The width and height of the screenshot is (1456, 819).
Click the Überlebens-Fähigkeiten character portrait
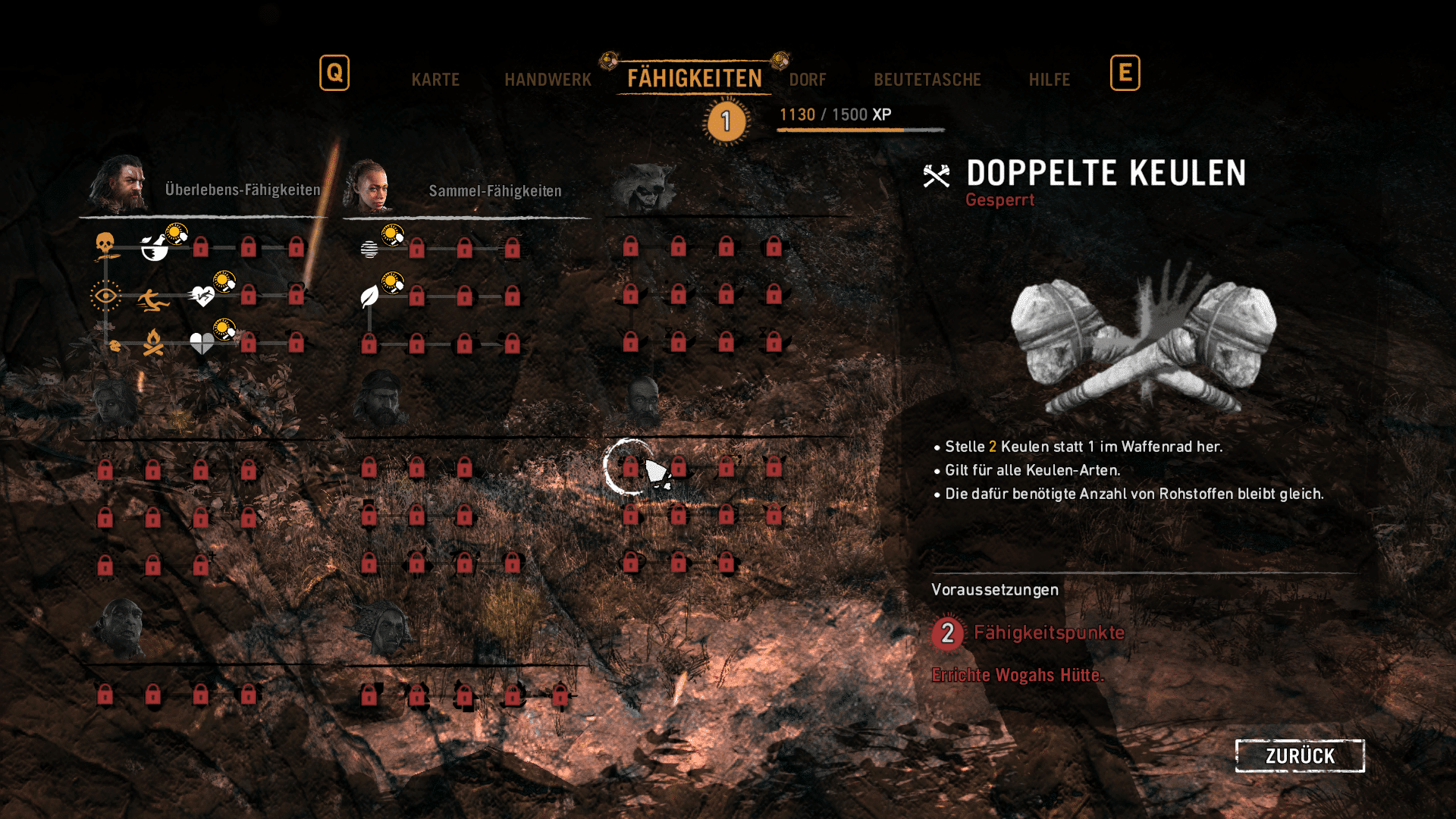pyautogui.click(x=118, y=184)
